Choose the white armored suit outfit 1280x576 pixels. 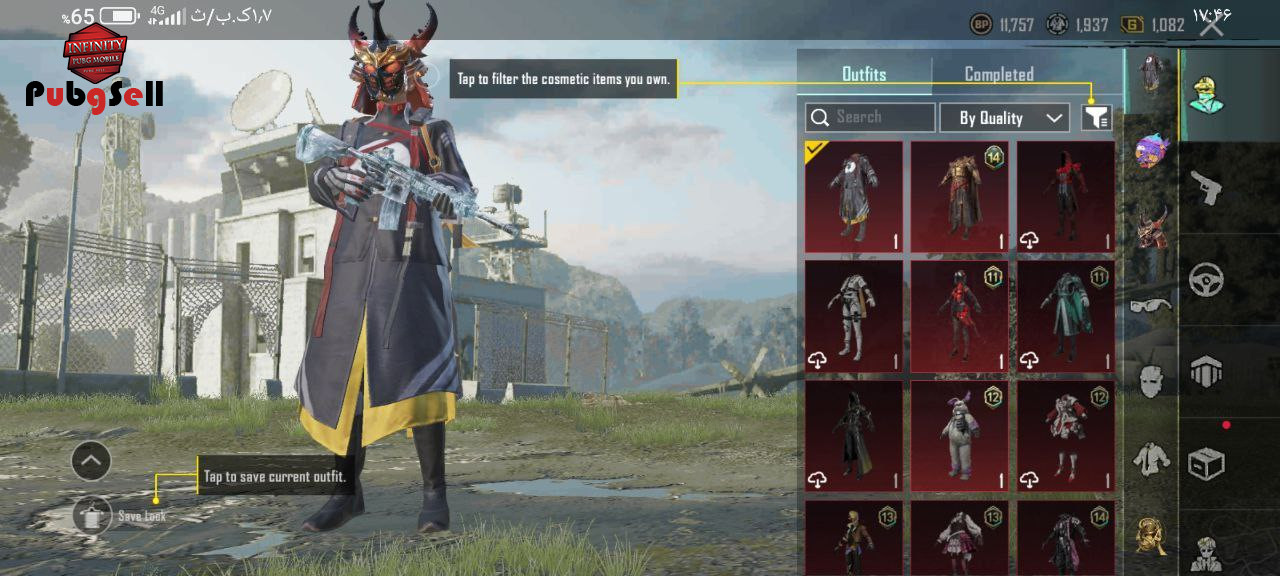point(853,316)
